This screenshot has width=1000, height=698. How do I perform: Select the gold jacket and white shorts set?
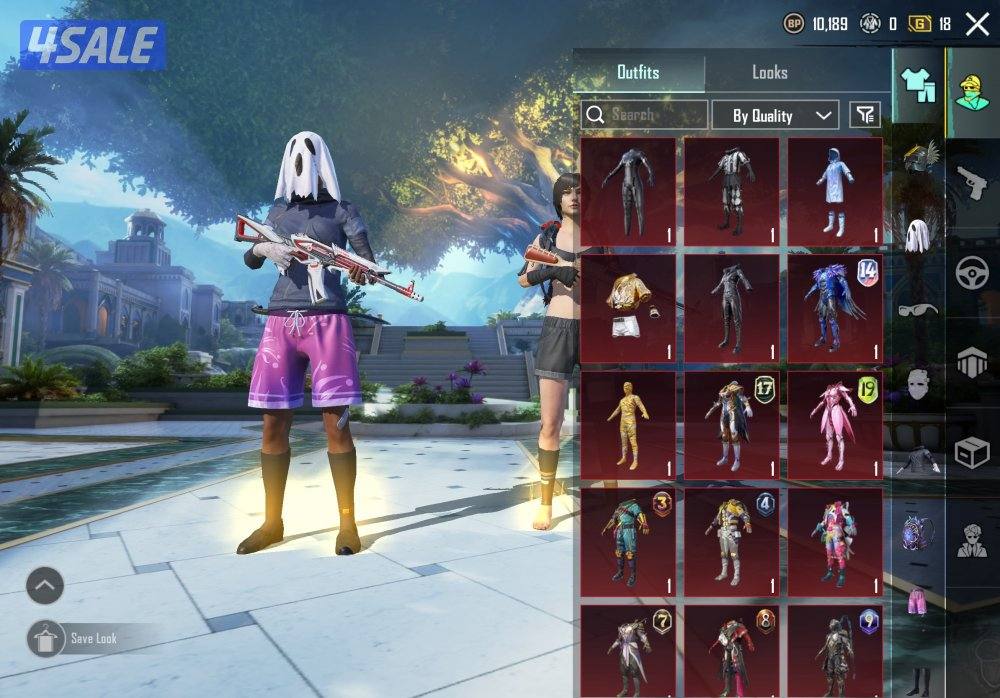click(x=628, y=307)
